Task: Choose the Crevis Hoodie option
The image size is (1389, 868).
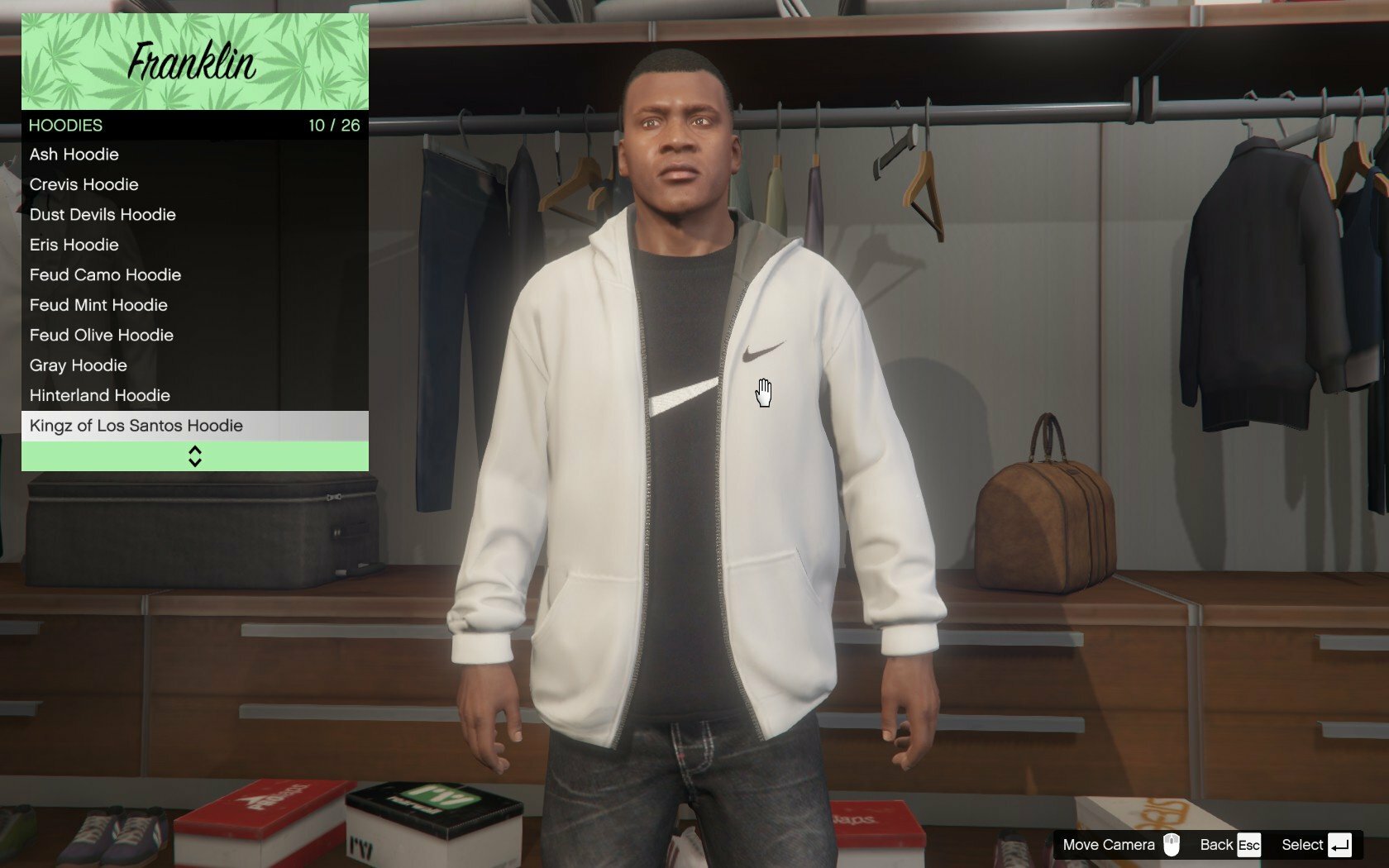Action: click(x=84, y=184)
